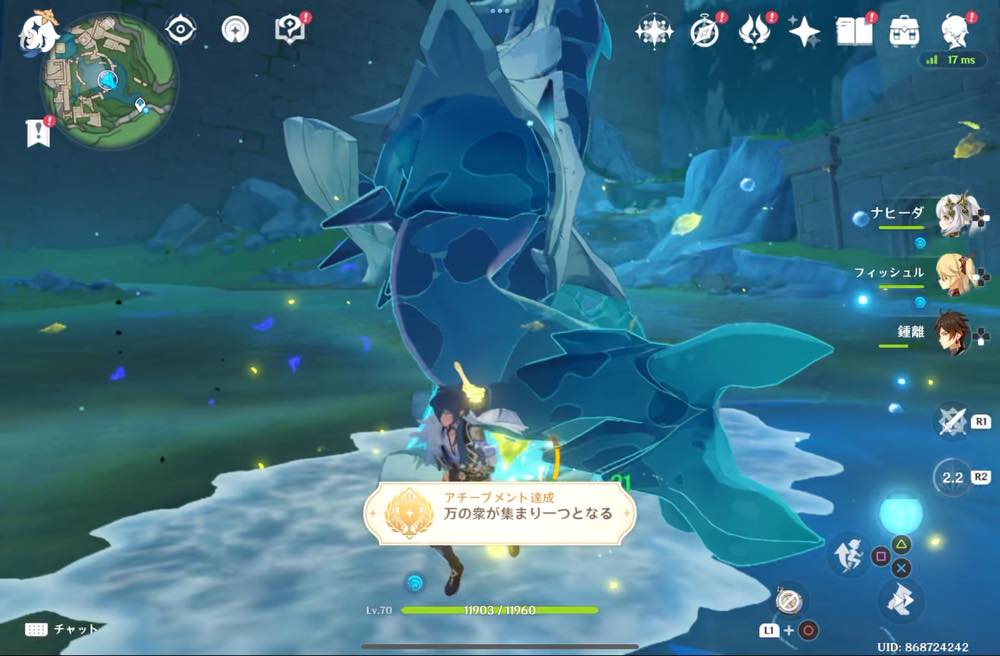This screenshot has width=1000, height=656.
Task: Open the compass icon with alert
Action: click(x=705, y=32)
